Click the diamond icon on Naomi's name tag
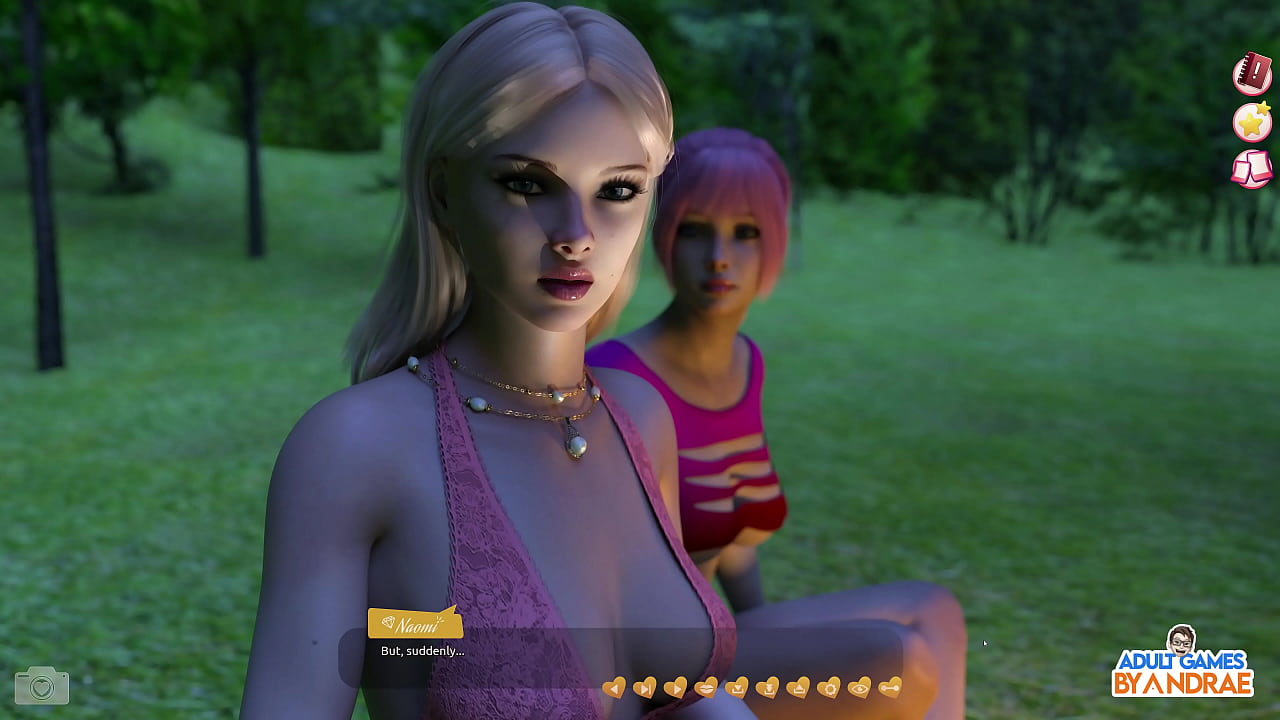The height and width of the screenshot is (720, 1280). pos(389,623)
